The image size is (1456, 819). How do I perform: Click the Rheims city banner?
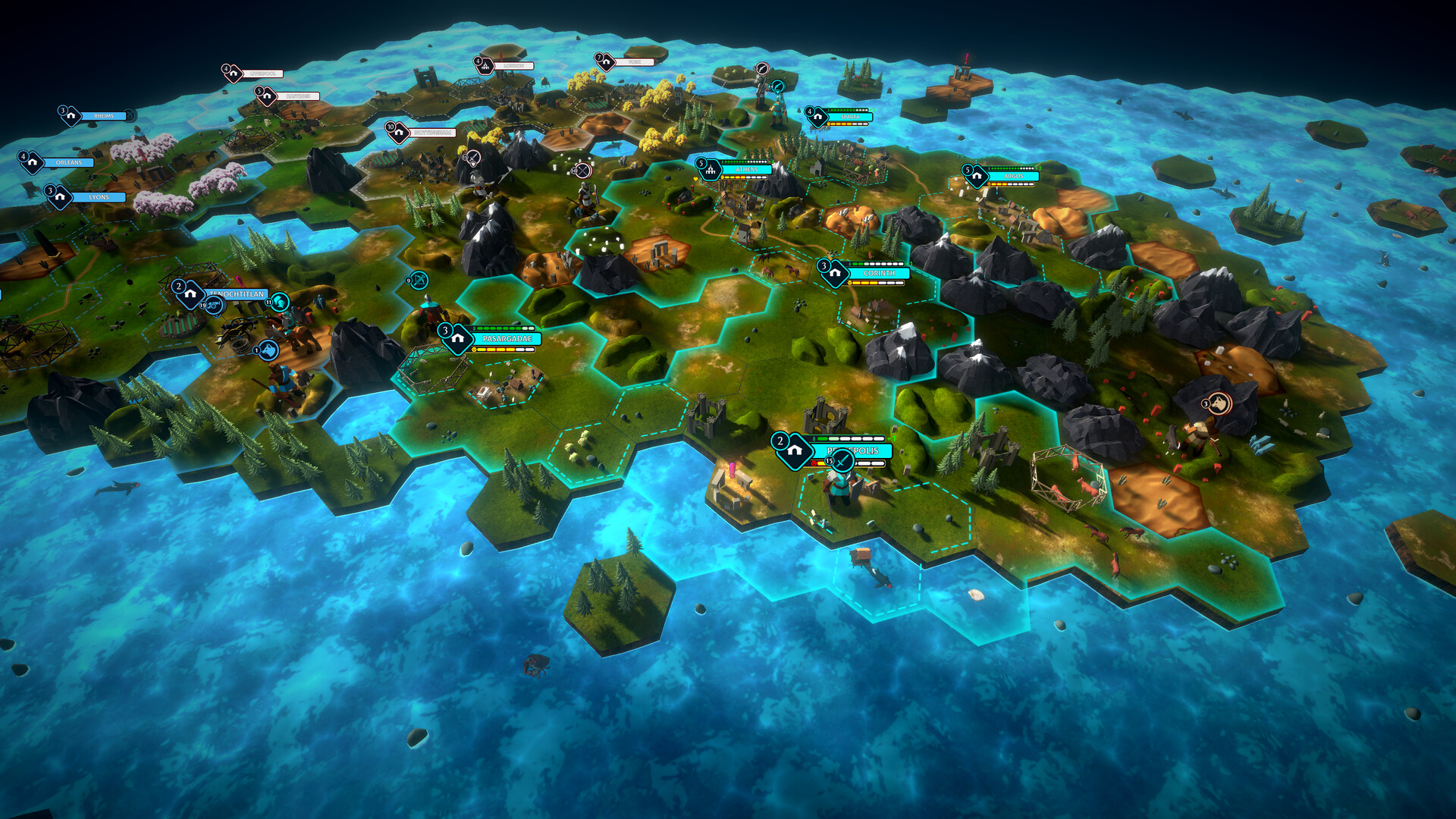pos(103,116)
